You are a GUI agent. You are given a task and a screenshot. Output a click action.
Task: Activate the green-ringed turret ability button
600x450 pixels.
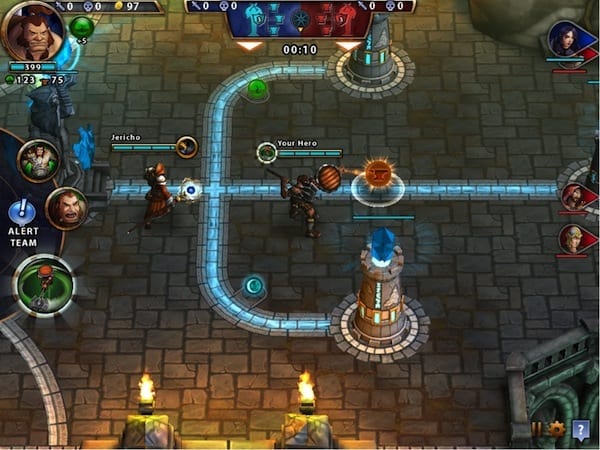click(43, 284)
